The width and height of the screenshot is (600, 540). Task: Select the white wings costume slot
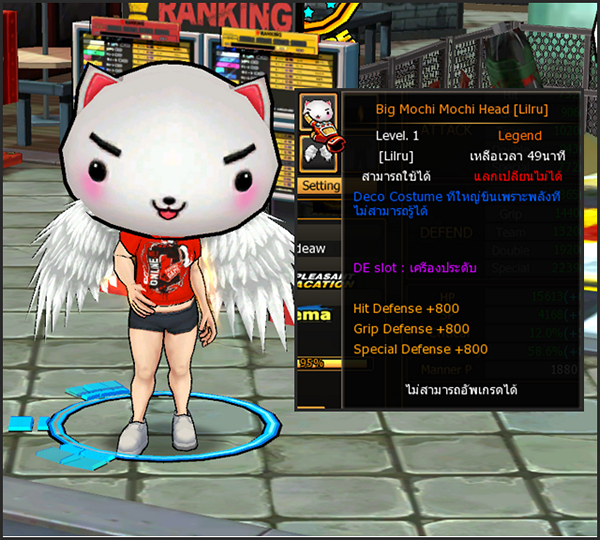pyautogui.click(x=319, y=153)
